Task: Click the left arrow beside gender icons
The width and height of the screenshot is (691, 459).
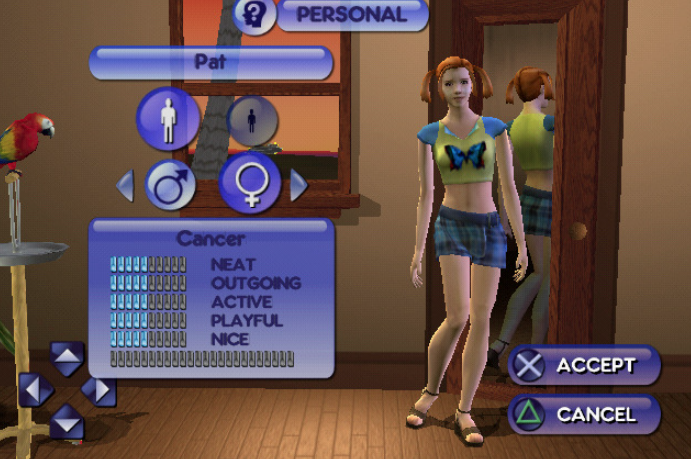Action: pos(126,185)
